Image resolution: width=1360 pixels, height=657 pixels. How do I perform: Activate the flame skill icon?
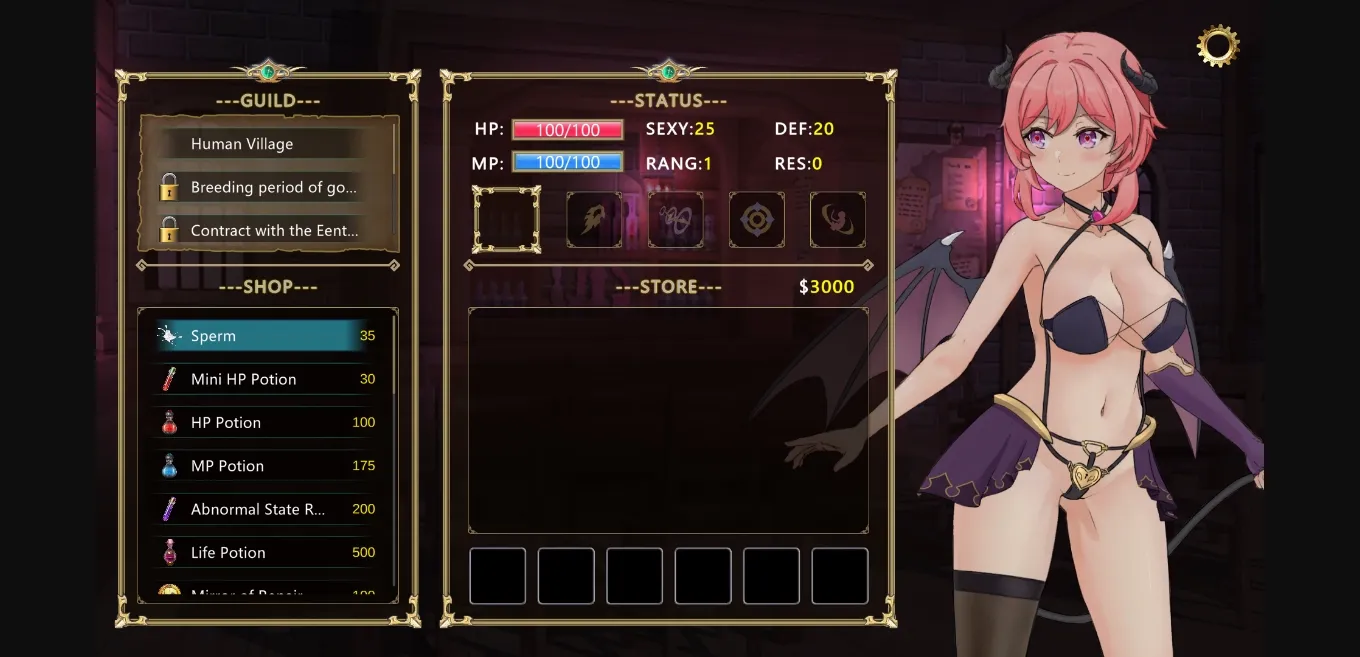click(594, 220)
